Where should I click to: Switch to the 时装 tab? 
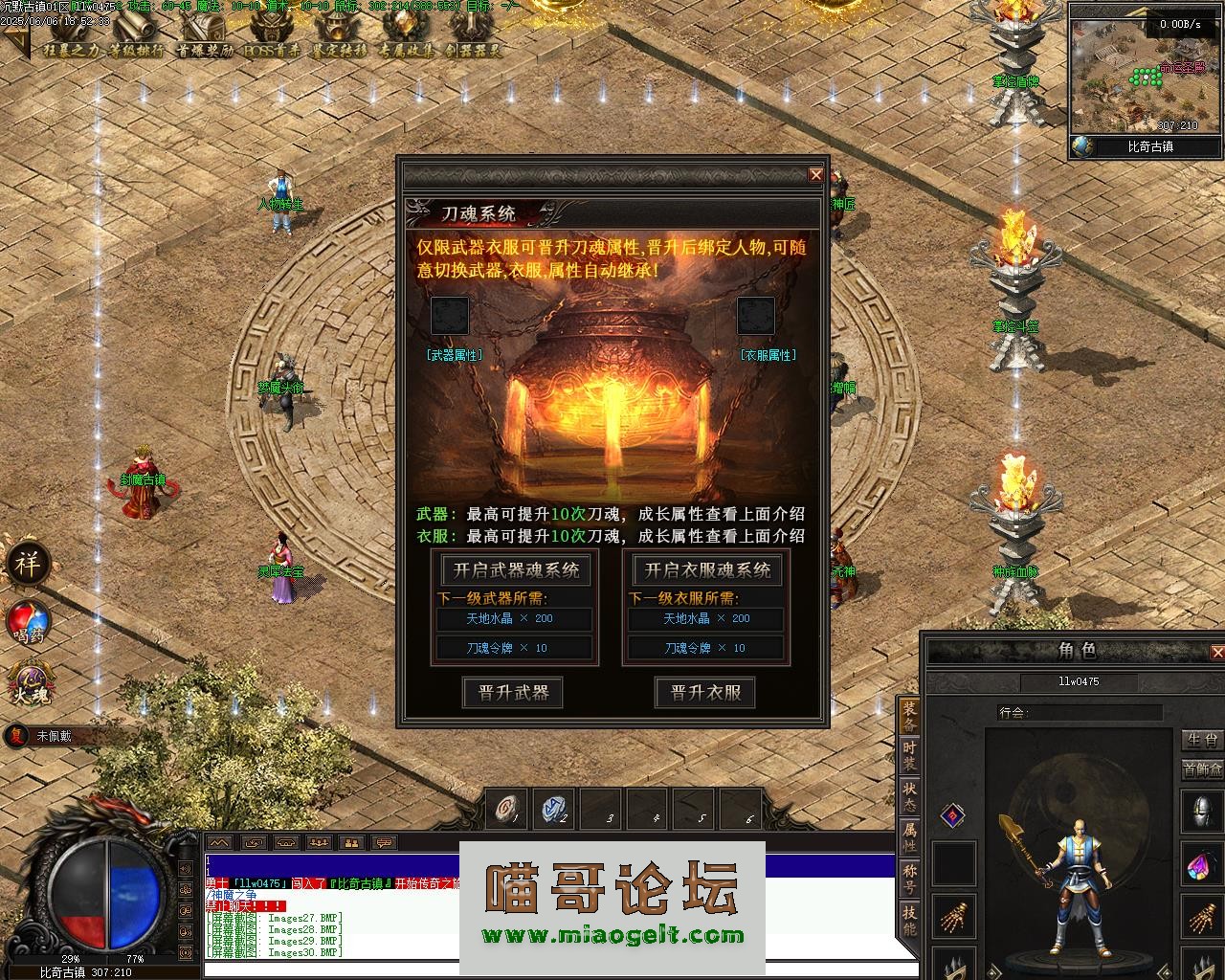tap(909, 754)
